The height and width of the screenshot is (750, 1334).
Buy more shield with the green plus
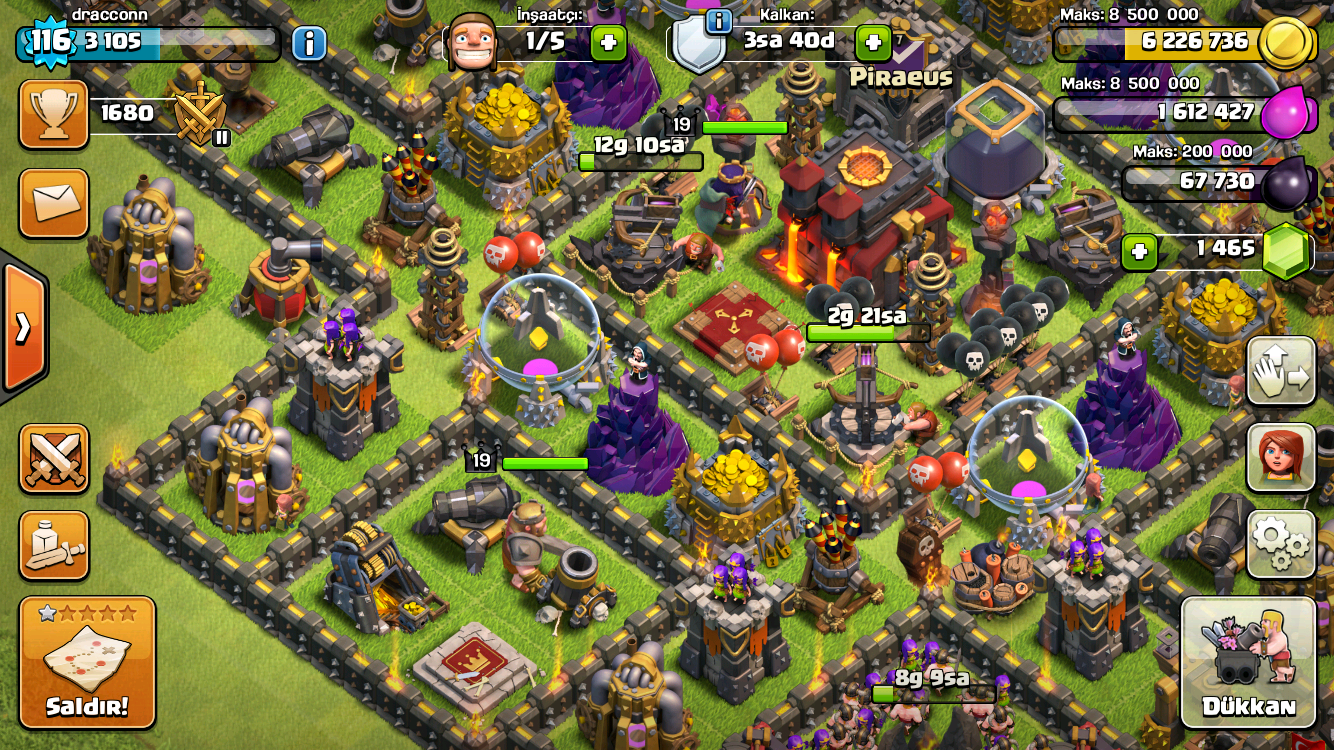[873, 43]
